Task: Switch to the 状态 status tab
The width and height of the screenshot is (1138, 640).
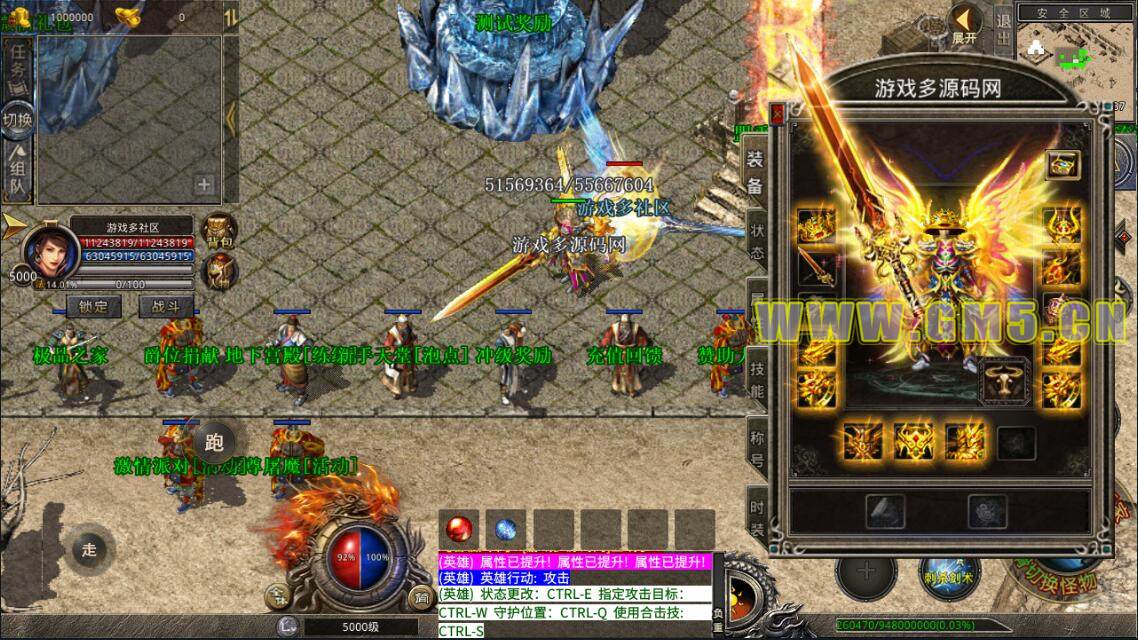Action: click(755, 238)
